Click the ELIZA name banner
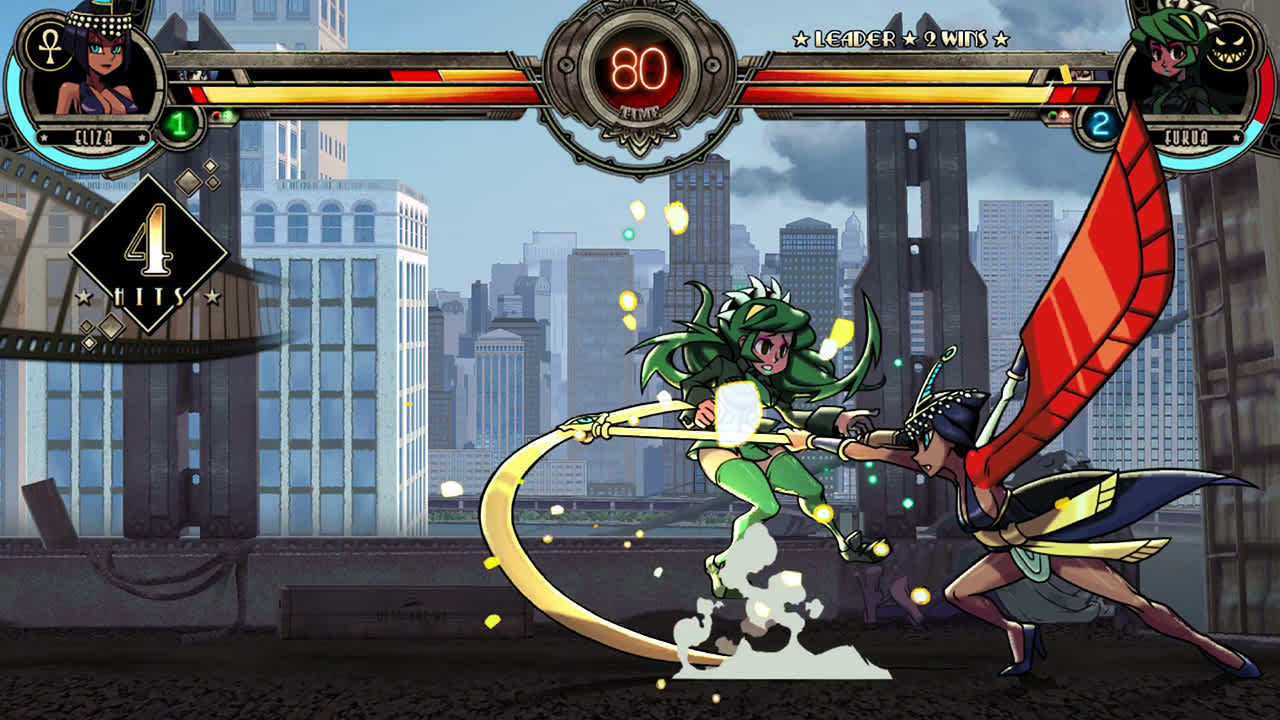 click(x=93, y=137)
